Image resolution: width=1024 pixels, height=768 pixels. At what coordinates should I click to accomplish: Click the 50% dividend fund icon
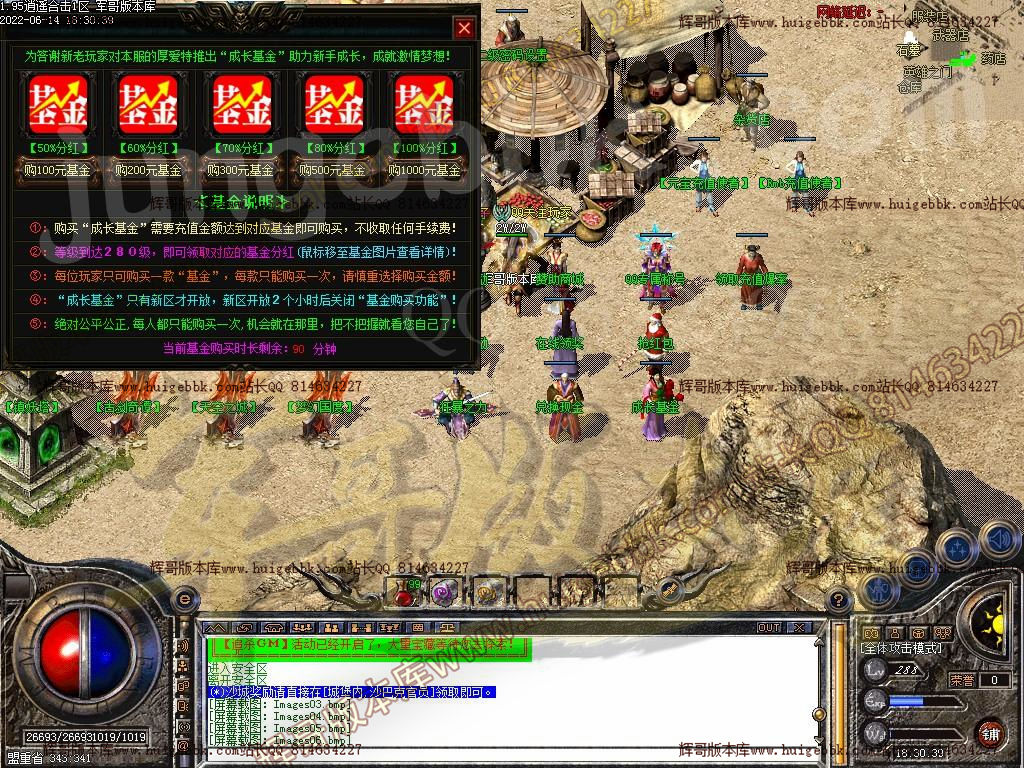58,103
